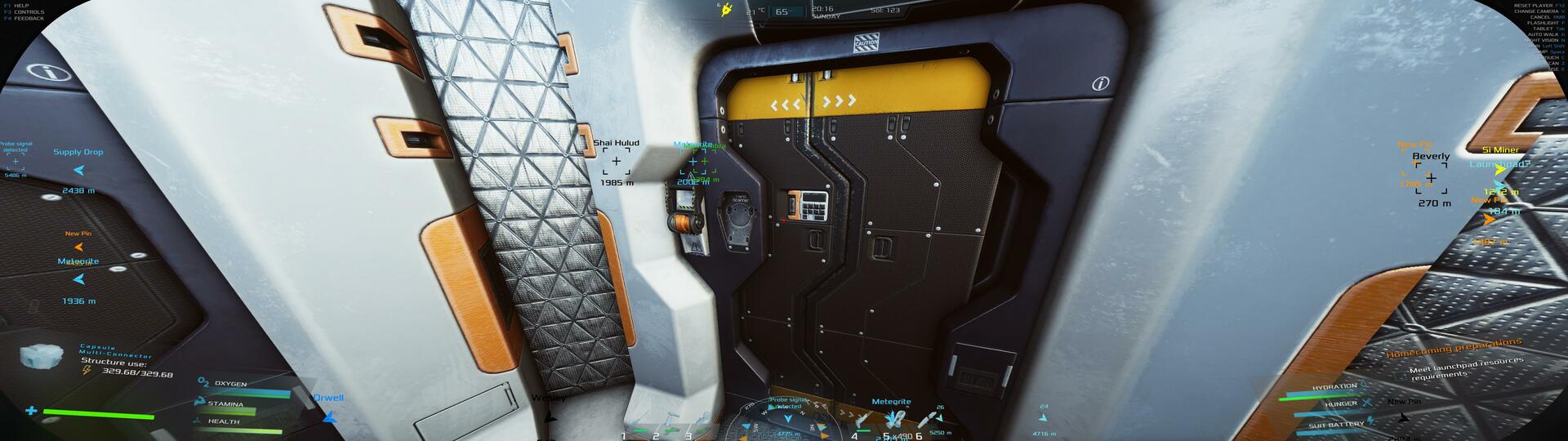1568x441 pixels.
Task: Select the Supply Drop waypoint marker
Action: point(79,171)
